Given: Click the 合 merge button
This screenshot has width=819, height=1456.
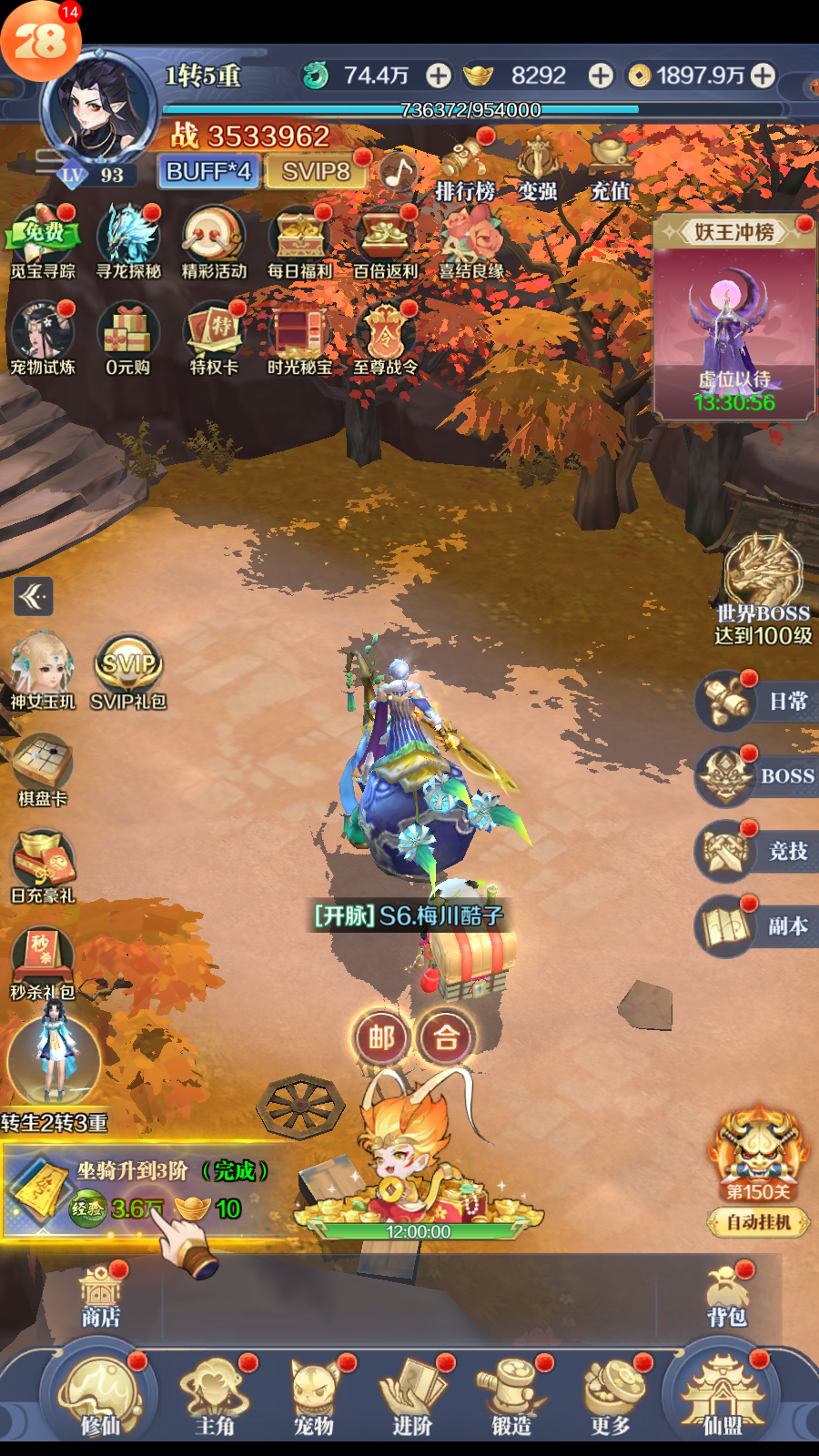Looking at the screenshot, I should tap(446, 1037).
